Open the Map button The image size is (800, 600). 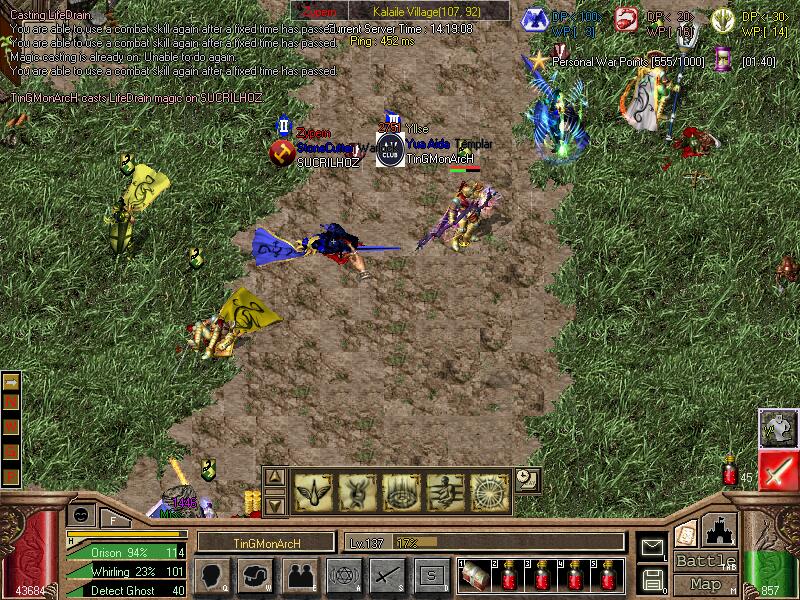click(705, 584)
